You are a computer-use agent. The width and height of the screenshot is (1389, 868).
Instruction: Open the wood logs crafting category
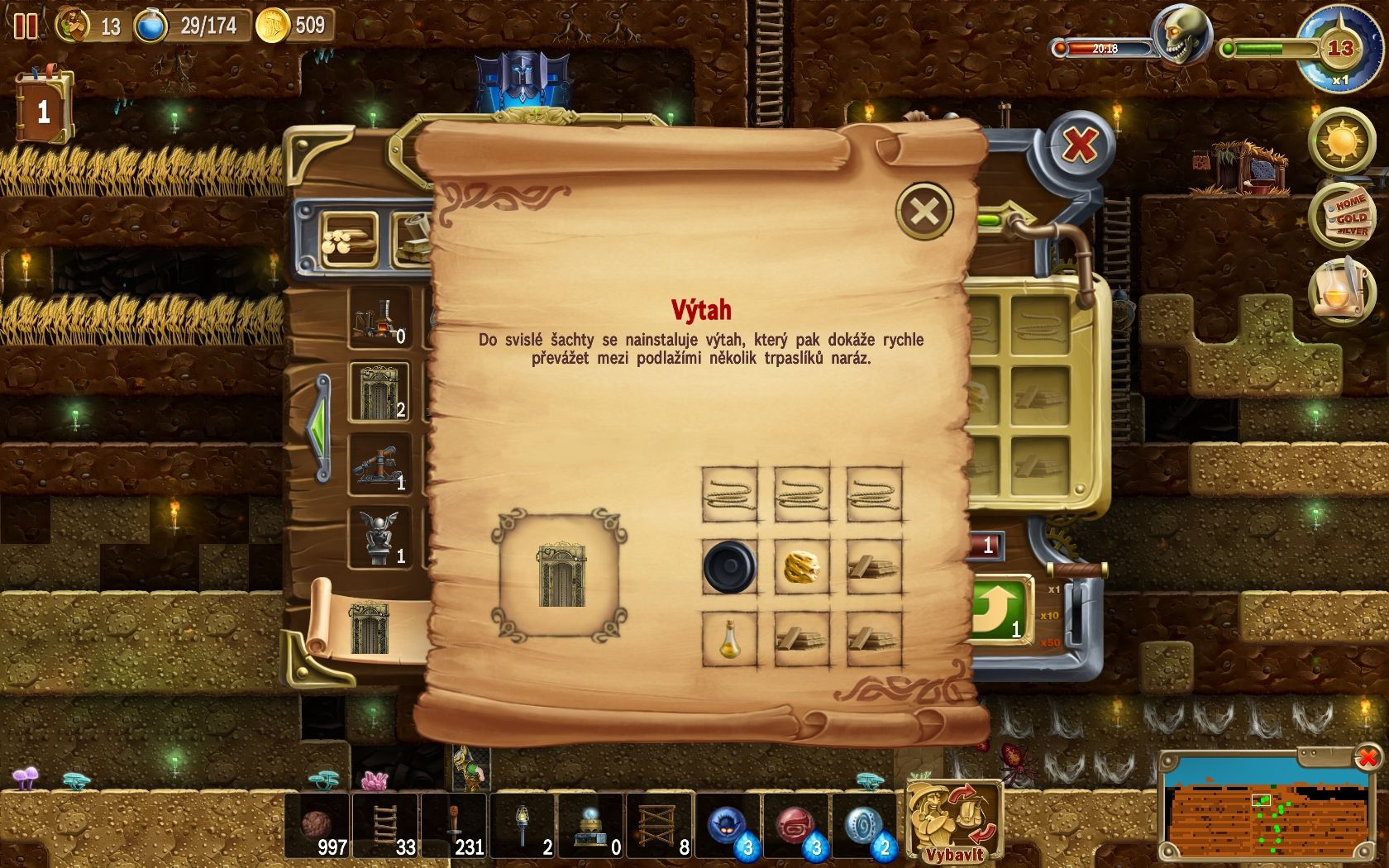click(349, 240)
